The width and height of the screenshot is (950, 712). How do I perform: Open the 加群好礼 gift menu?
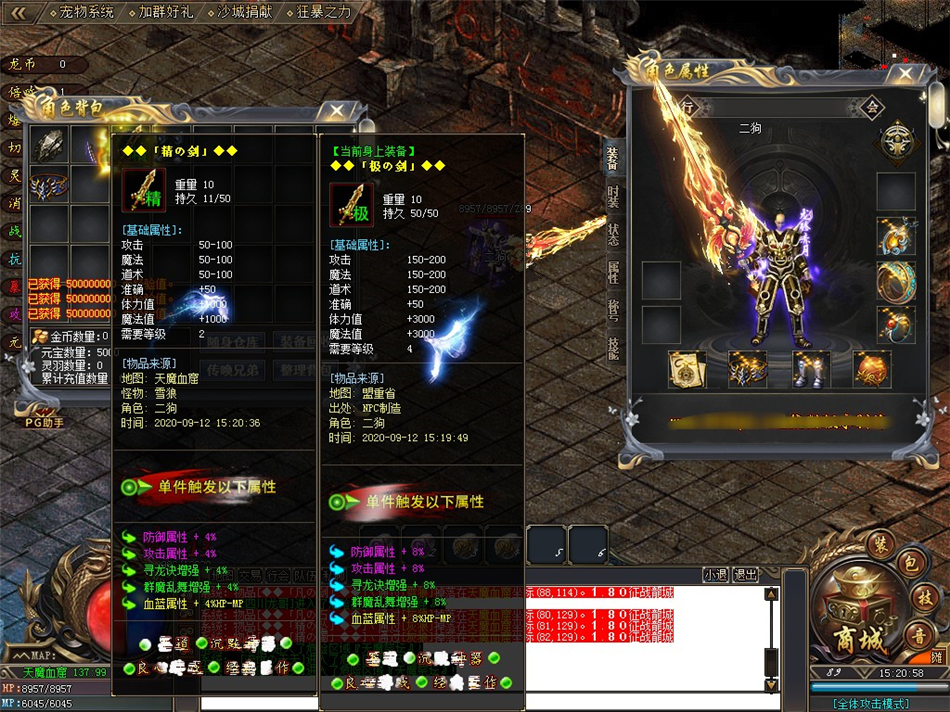[x=164, y=12]
